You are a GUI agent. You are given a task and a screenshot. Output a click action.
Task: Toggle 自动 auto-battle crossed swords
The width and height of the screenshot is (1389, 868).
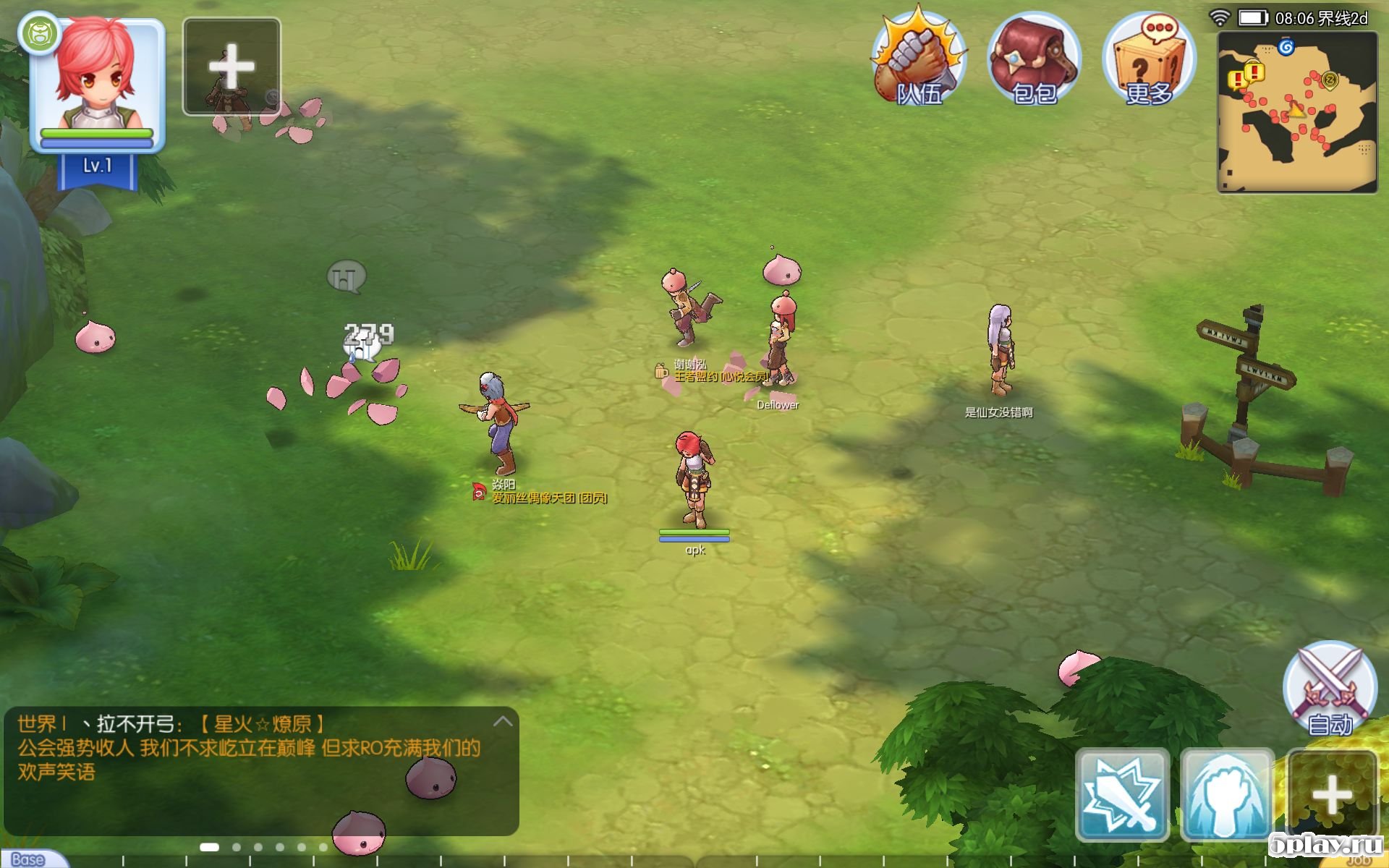point(1330,687)
